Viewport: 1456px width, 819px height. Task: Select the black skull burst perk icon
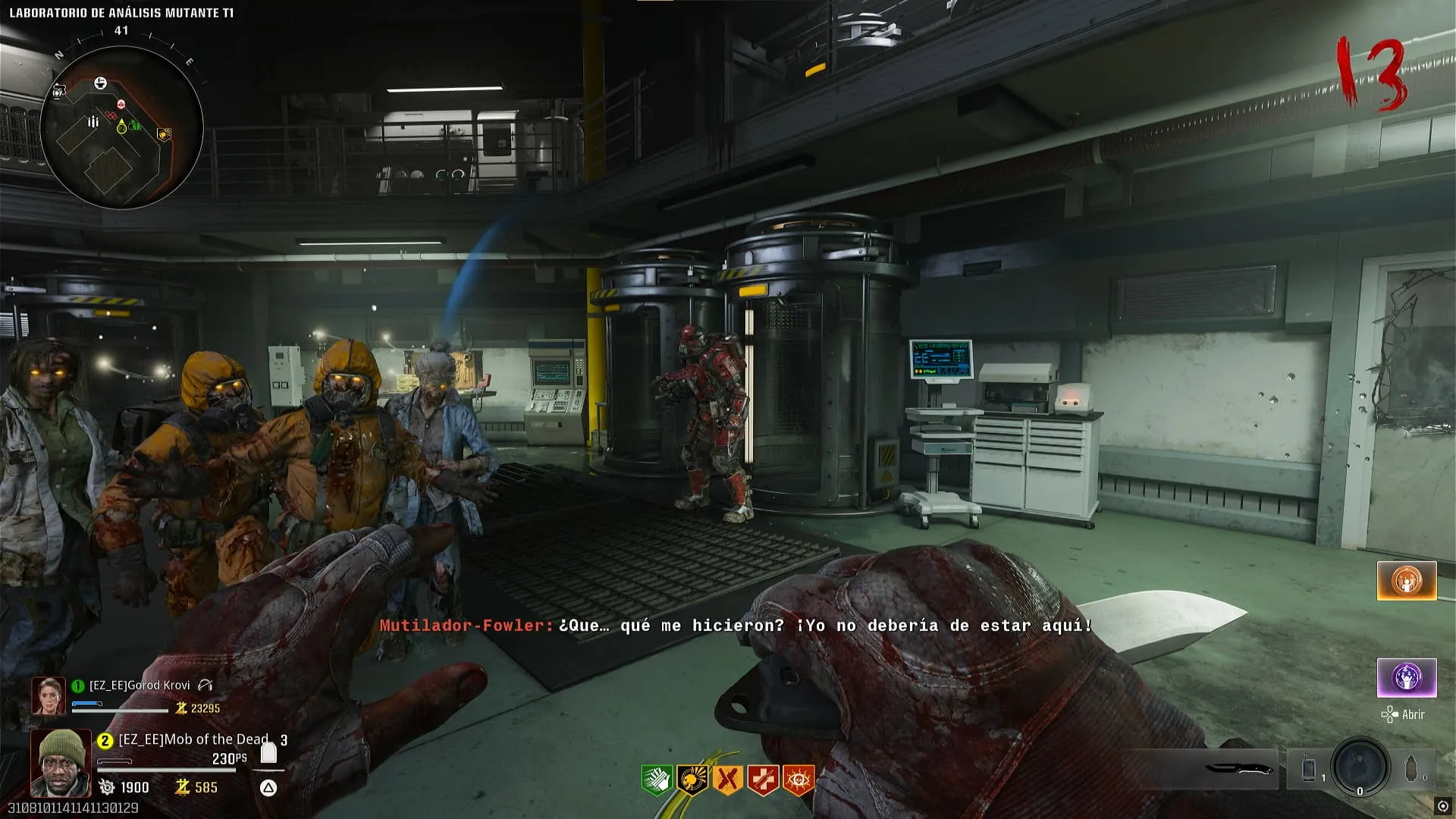[x=692, y=780]
